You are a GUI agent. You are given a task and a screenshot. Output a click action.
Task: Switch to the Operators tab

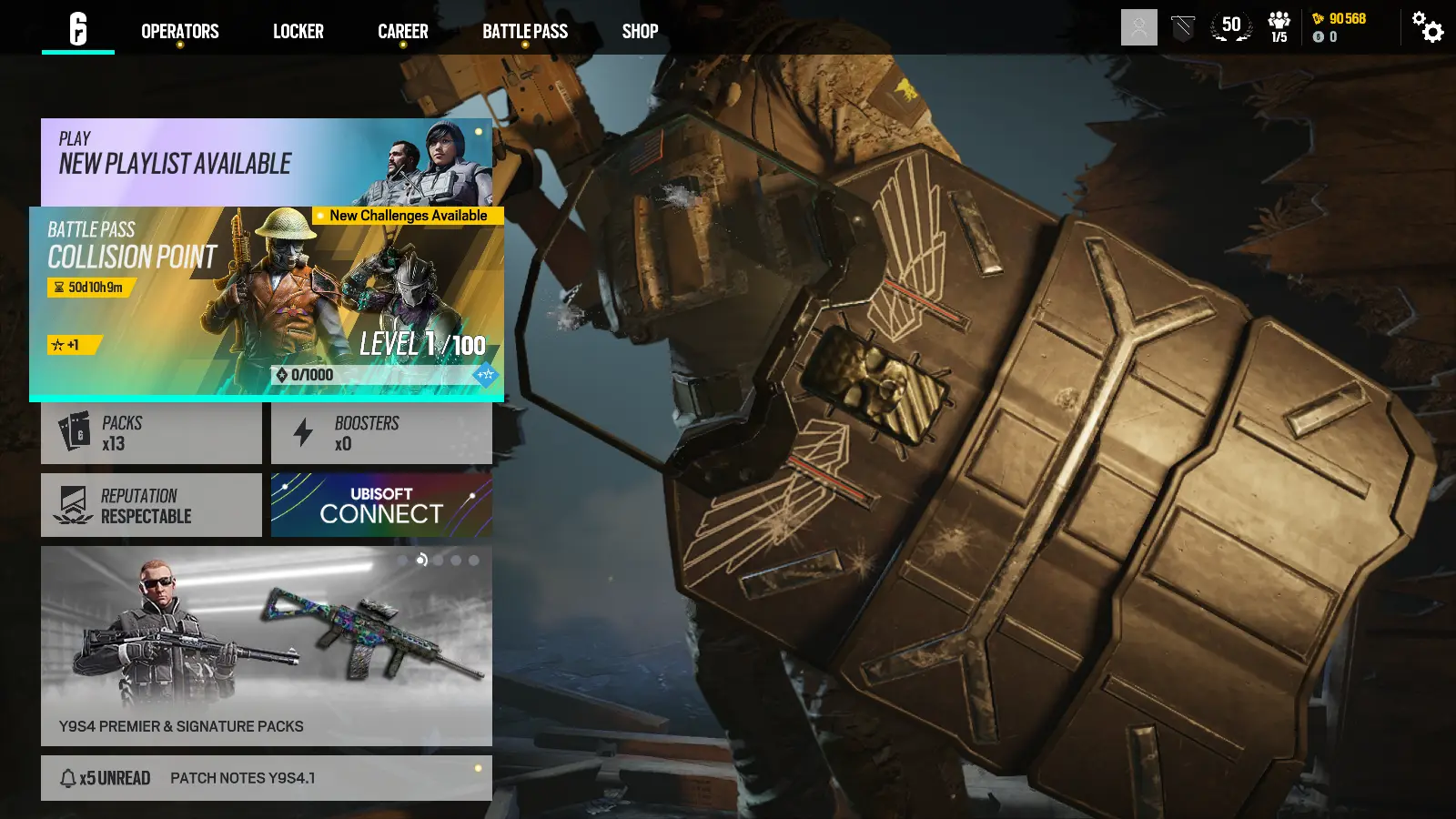pyautogui.click(x=179, y=31)
